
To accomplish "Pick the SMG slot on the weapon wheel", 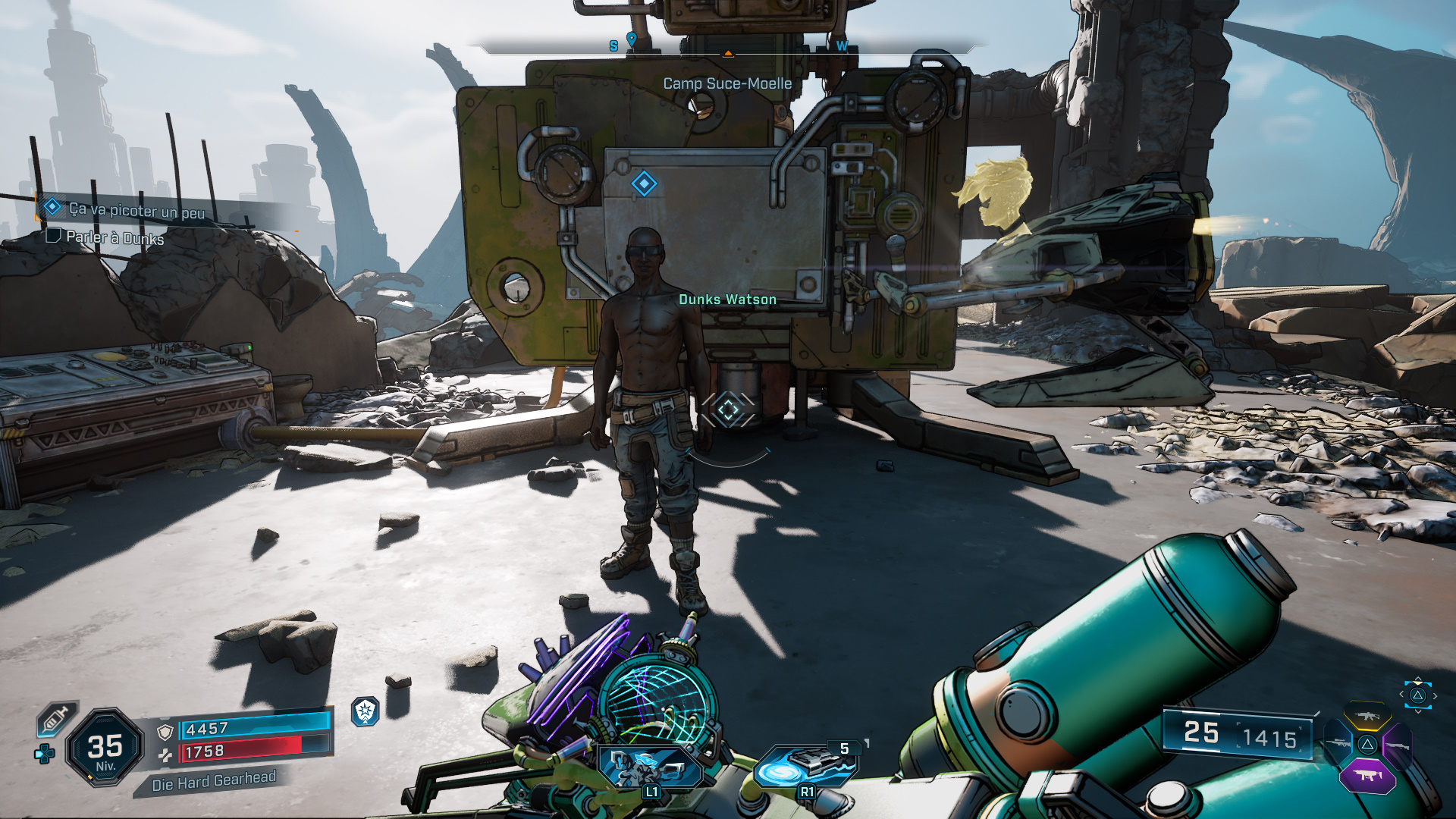I will [1368, 775].
